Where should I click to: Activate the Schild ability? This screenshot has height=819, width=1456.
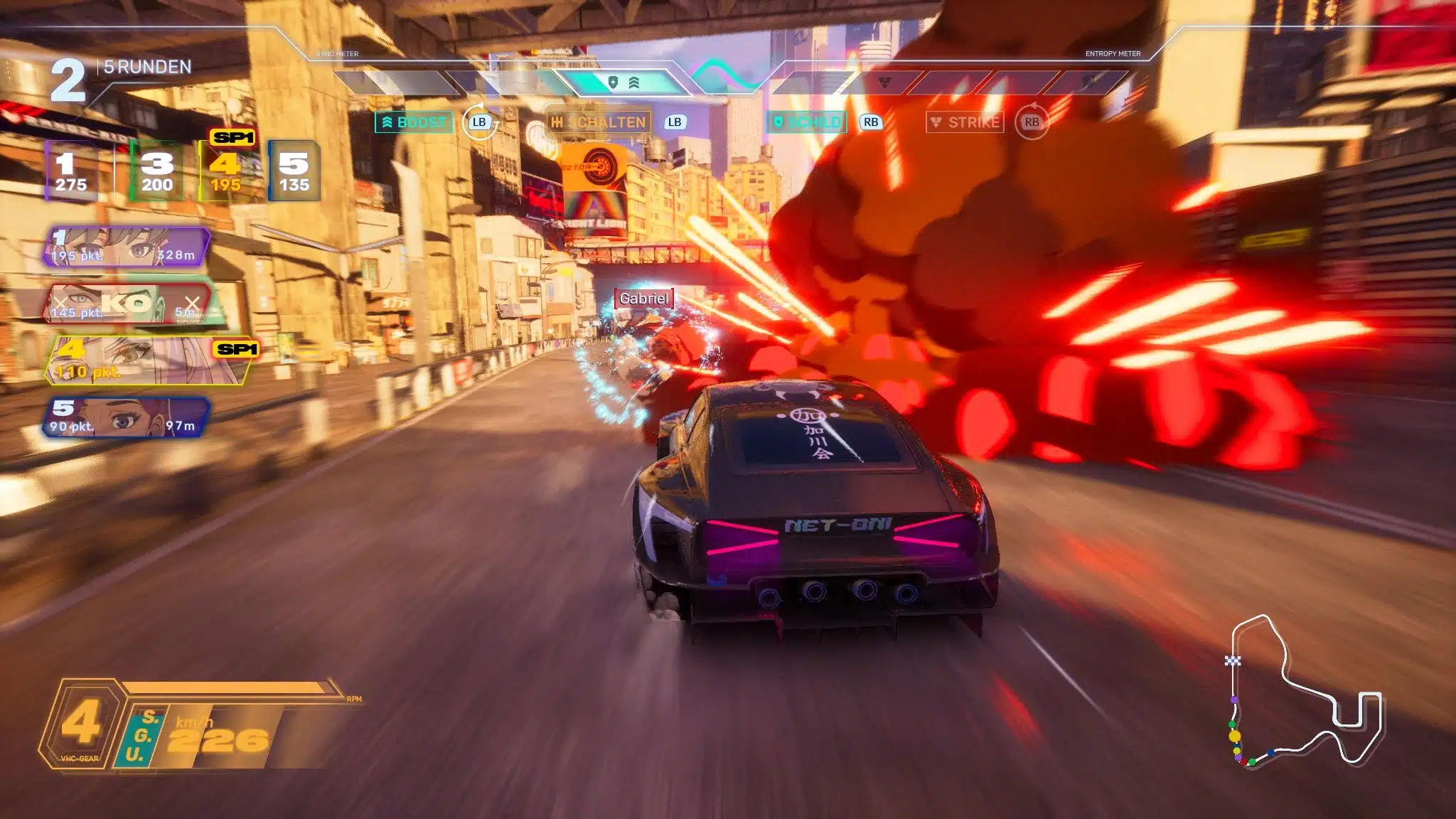coord(807,122)
